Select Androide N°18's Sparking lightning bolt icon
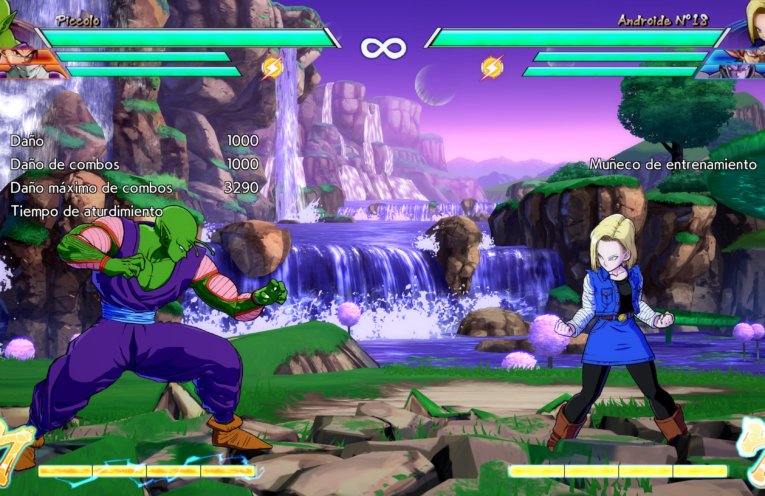Viewport: 765px width, 496px height. [492, 67]
